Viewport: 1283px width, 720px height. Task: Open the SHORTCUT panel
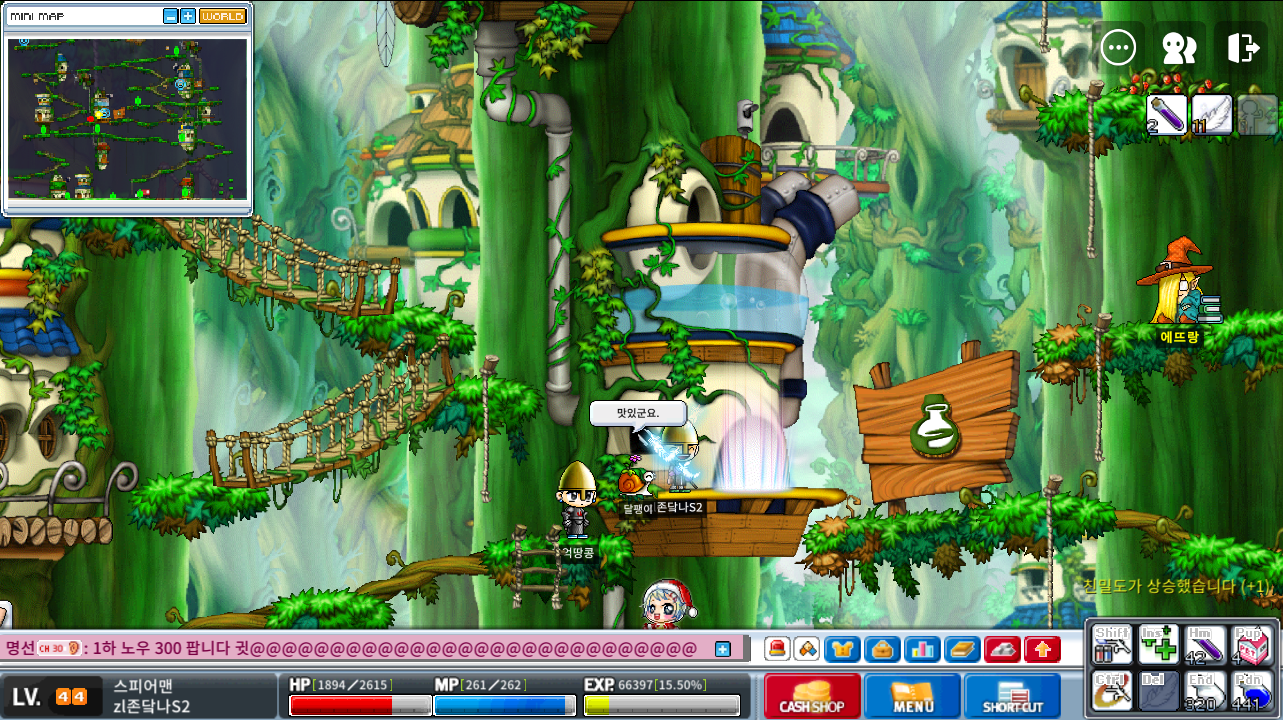1012,696
